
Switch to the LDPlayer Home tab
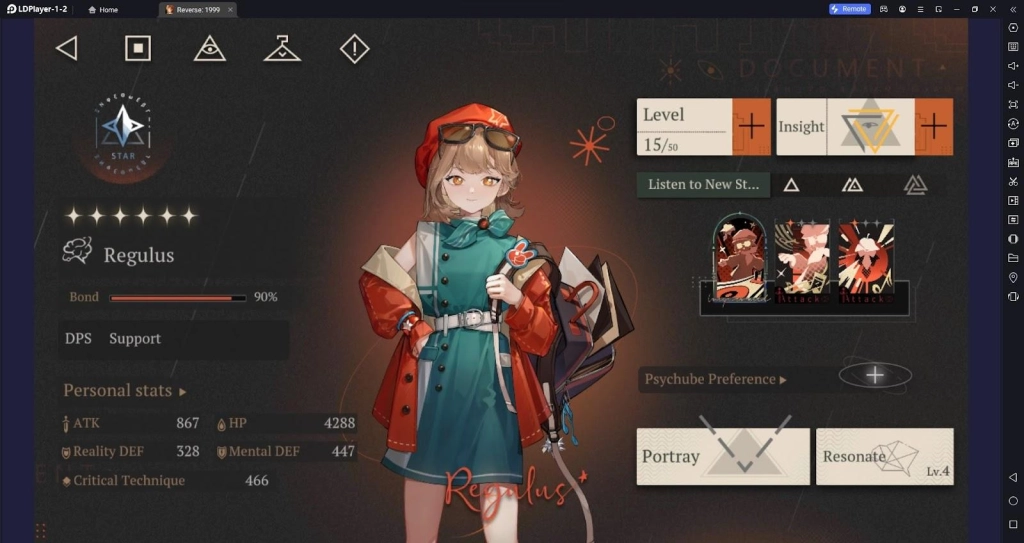point(103,9)
